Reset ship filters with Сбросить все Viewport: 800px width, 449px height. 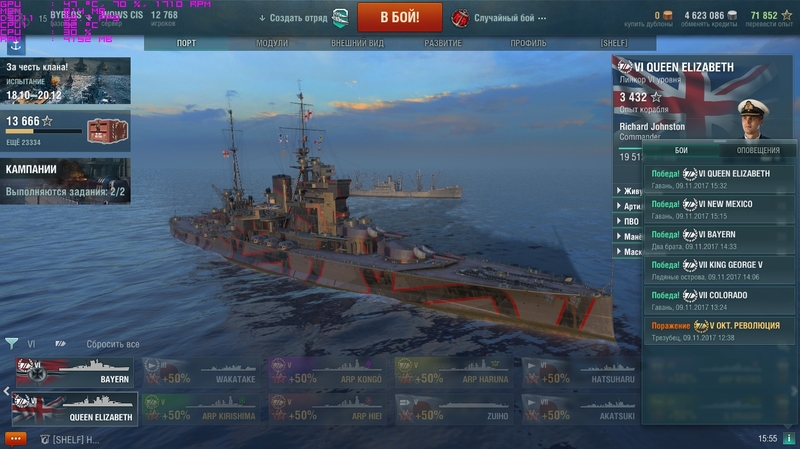click(x=112, y=344)
